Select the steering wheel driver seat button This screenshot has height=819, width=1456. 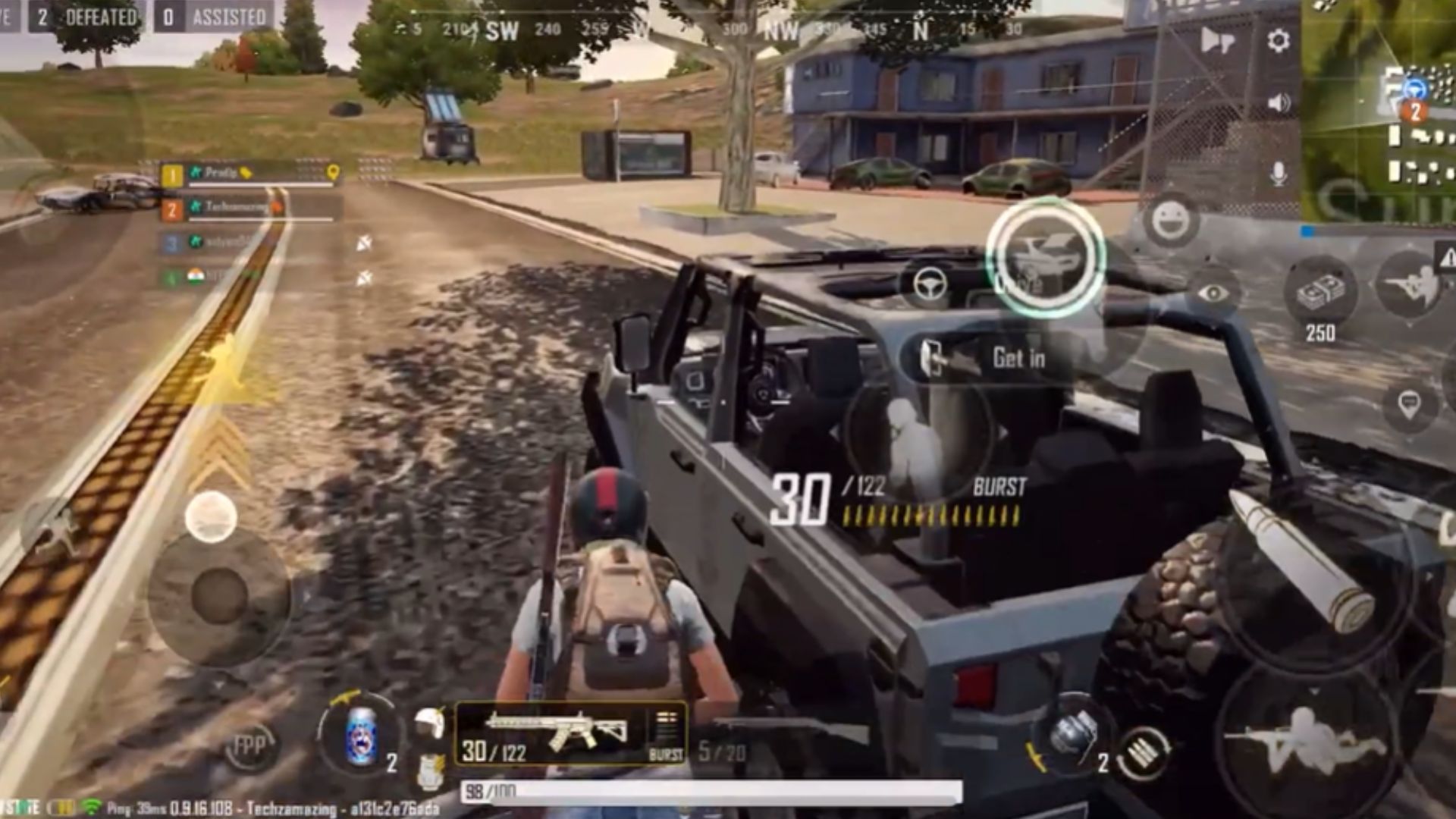tap(930, 285)
